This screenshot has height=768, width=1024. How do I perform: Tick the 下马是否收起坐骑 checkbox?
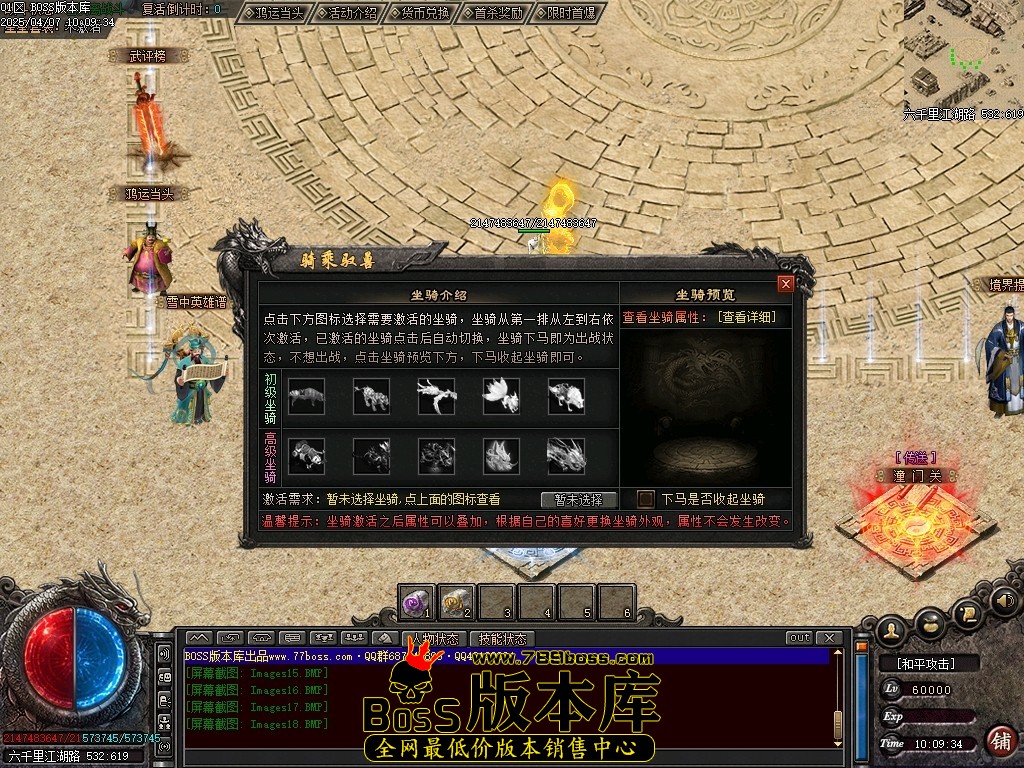646,499
